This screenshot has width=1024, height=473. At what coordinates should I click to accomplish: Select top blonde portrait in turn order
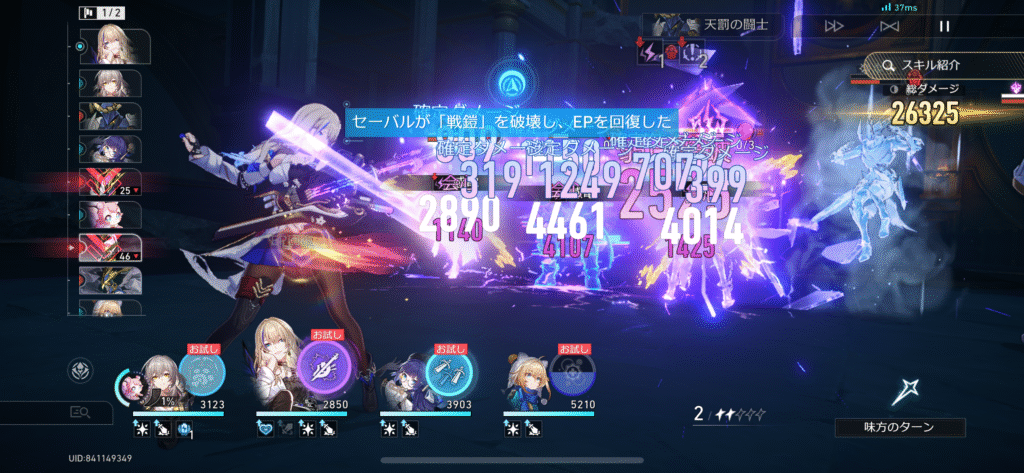pyautogui.click(x=118, y=45)
